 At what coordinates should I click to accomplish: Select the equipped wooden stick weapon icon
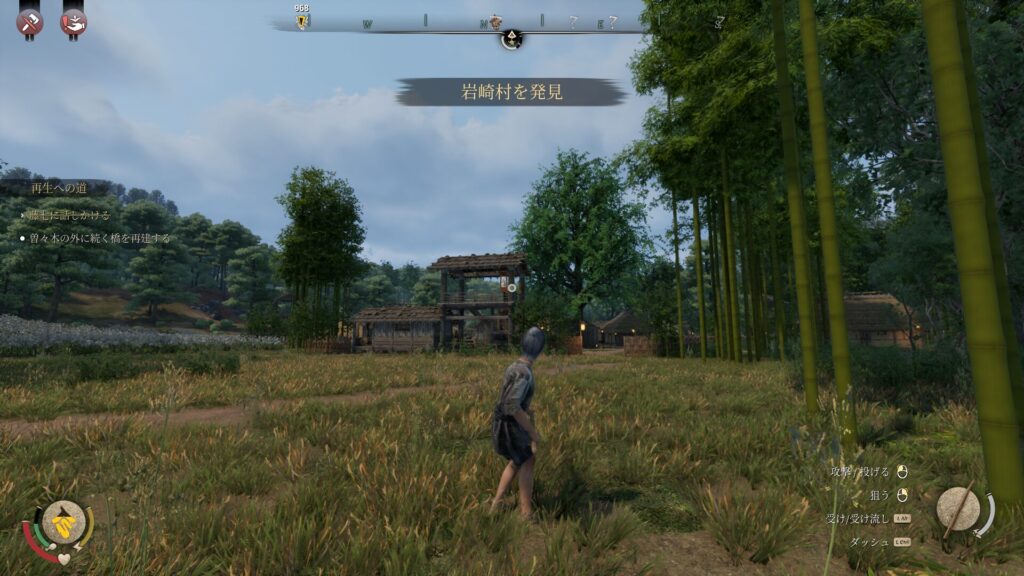coord(958,508)
